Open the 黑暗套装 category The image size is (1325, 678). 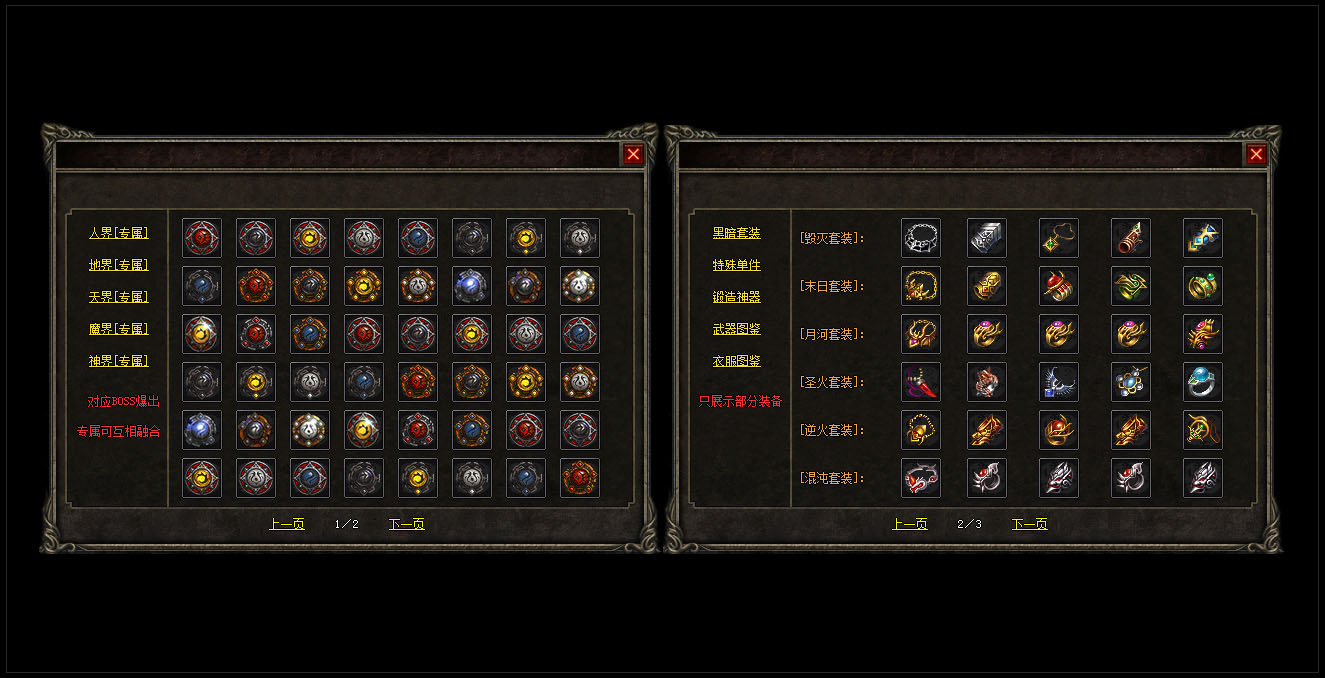[736, 233]
